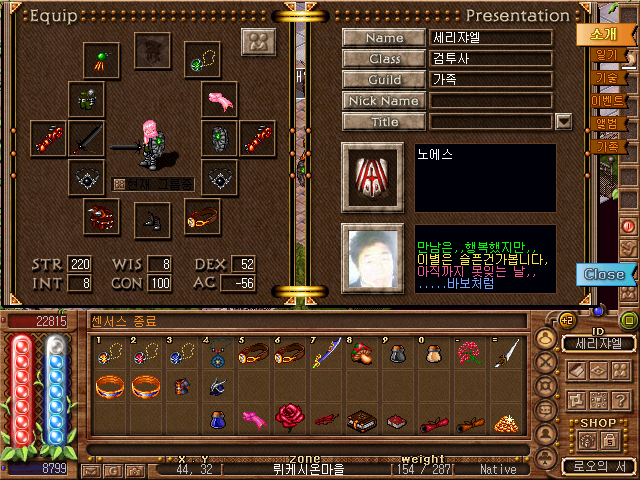Open the 앨범 tab
This screenshot has height=480, width=640.
pos(606,123)
